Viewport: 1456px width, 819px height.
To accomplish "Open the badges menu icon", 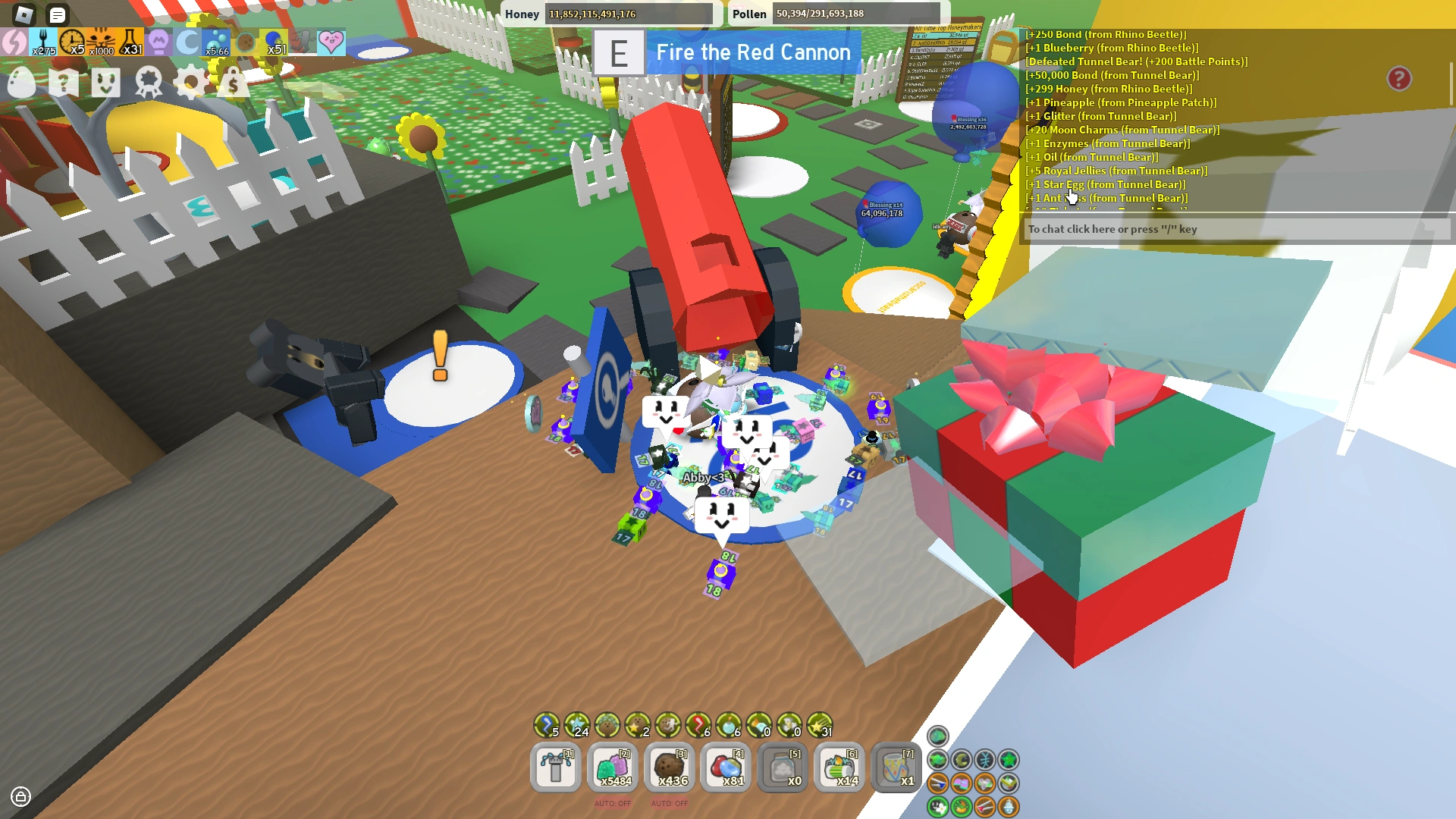I will tap(149, 83).
